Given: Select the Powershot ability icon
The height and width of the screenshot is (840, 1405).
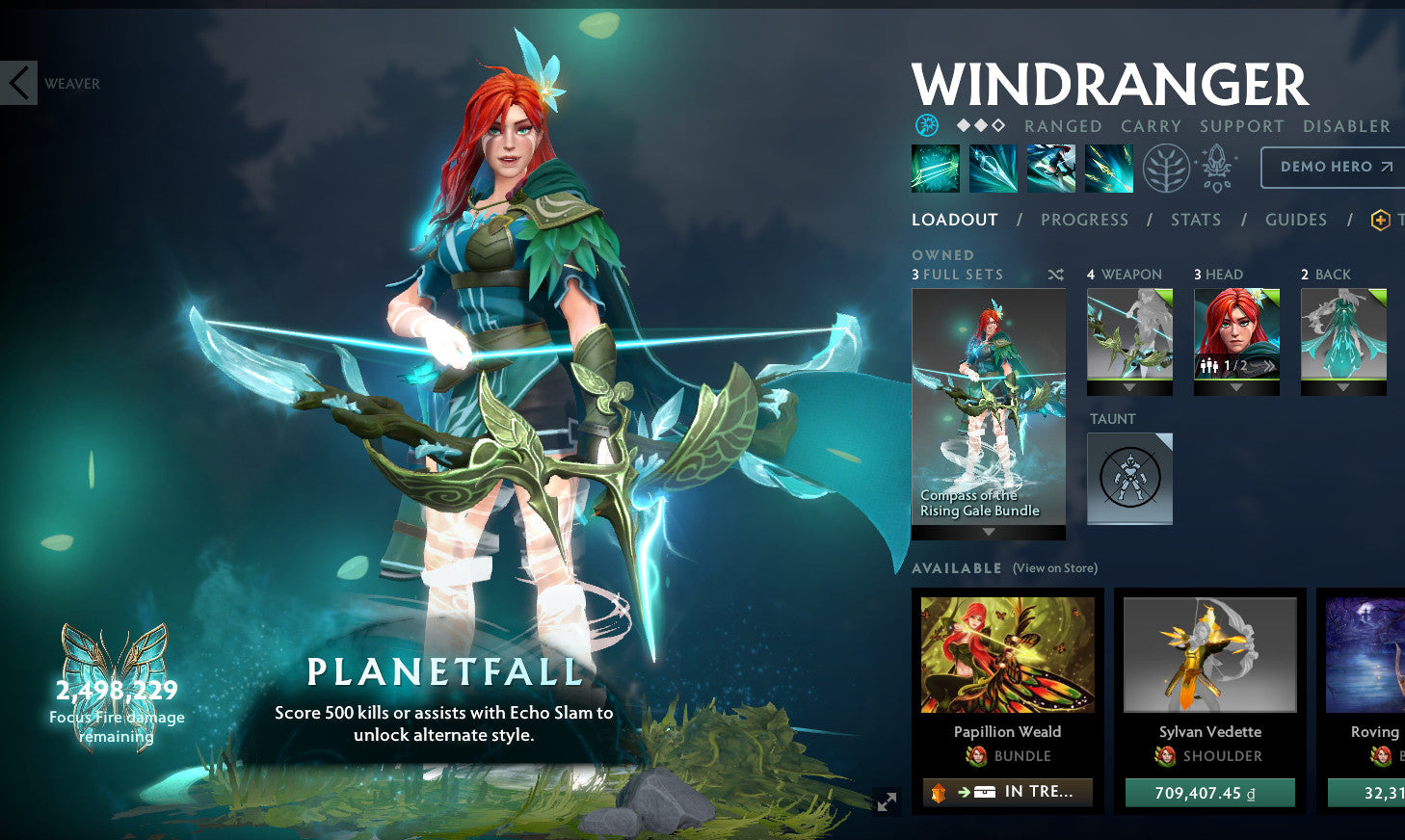Looking at the screenshot, I should [993, 167].
